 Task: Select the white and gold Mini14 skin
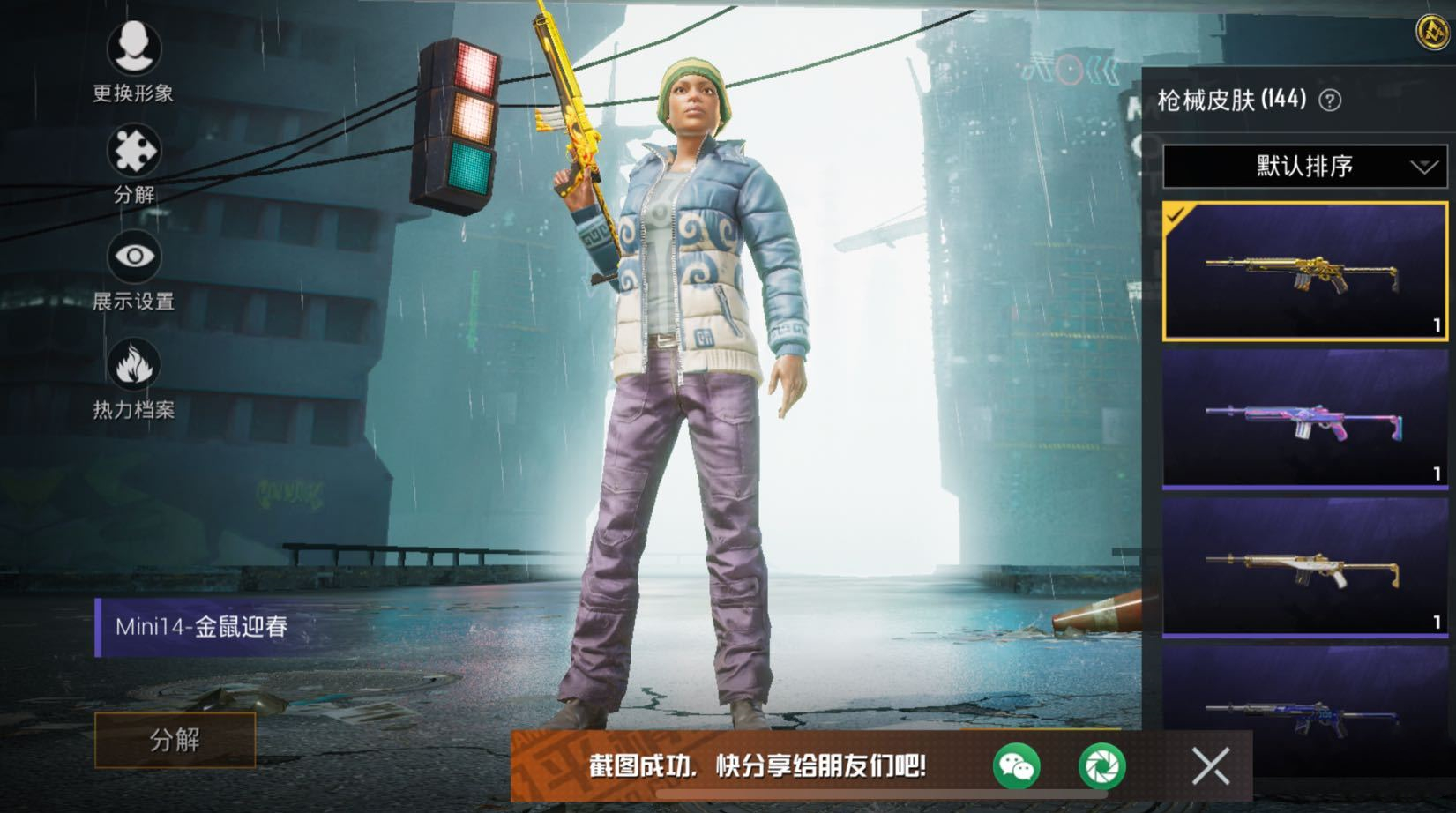coord(1304,567)
